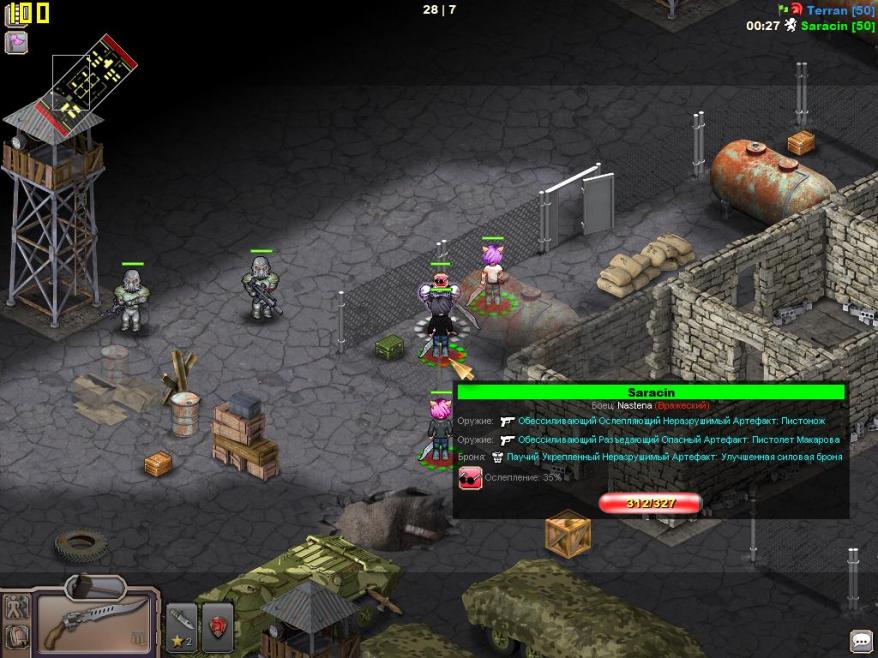The width and height of the screenshot is (878, 658).
Task: Toggle the standing figure stance button
Action: [x=16, y=605]
